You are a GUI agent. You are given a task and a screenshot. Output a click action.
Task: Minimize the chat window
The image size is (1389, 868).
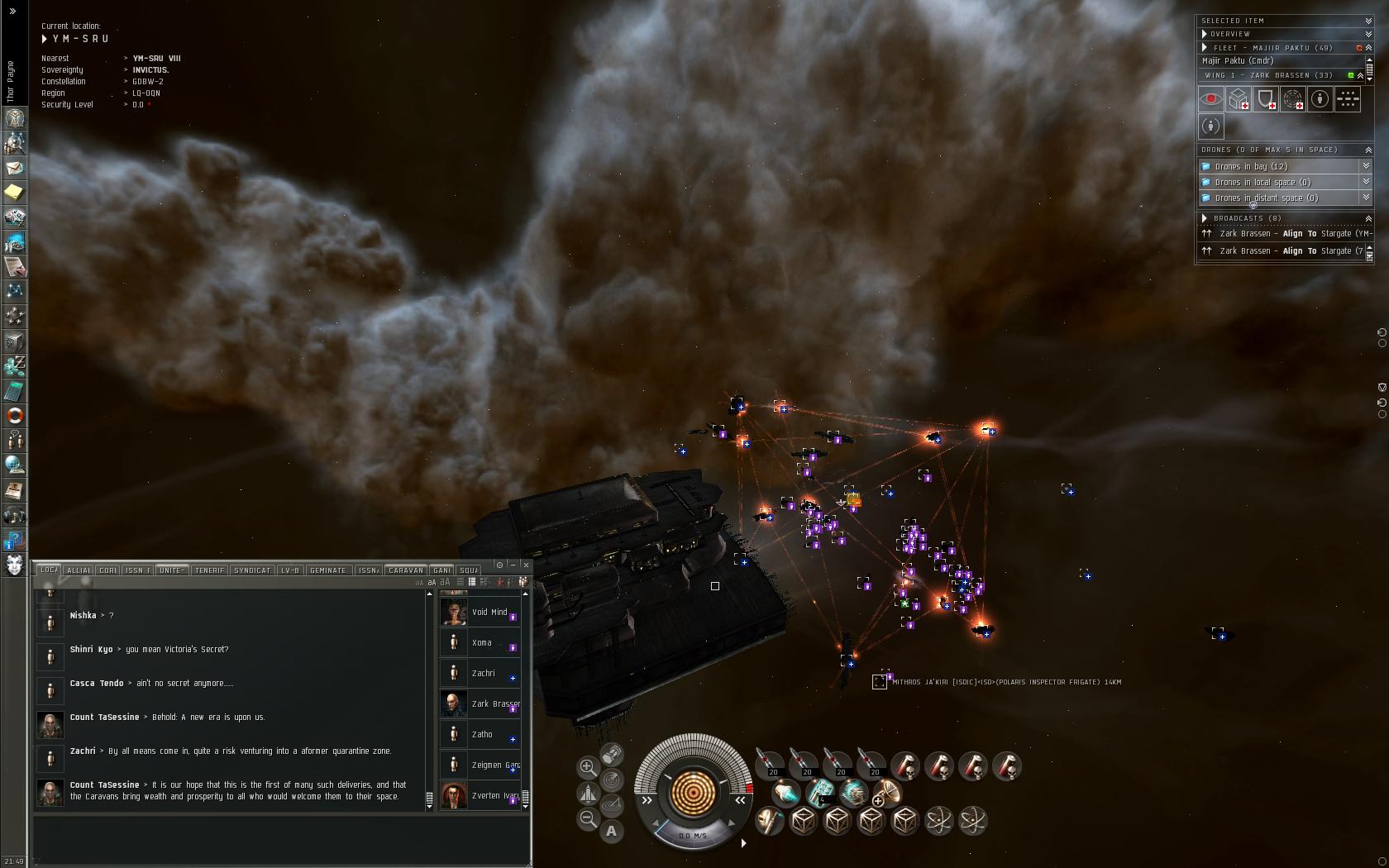(513, 565)
